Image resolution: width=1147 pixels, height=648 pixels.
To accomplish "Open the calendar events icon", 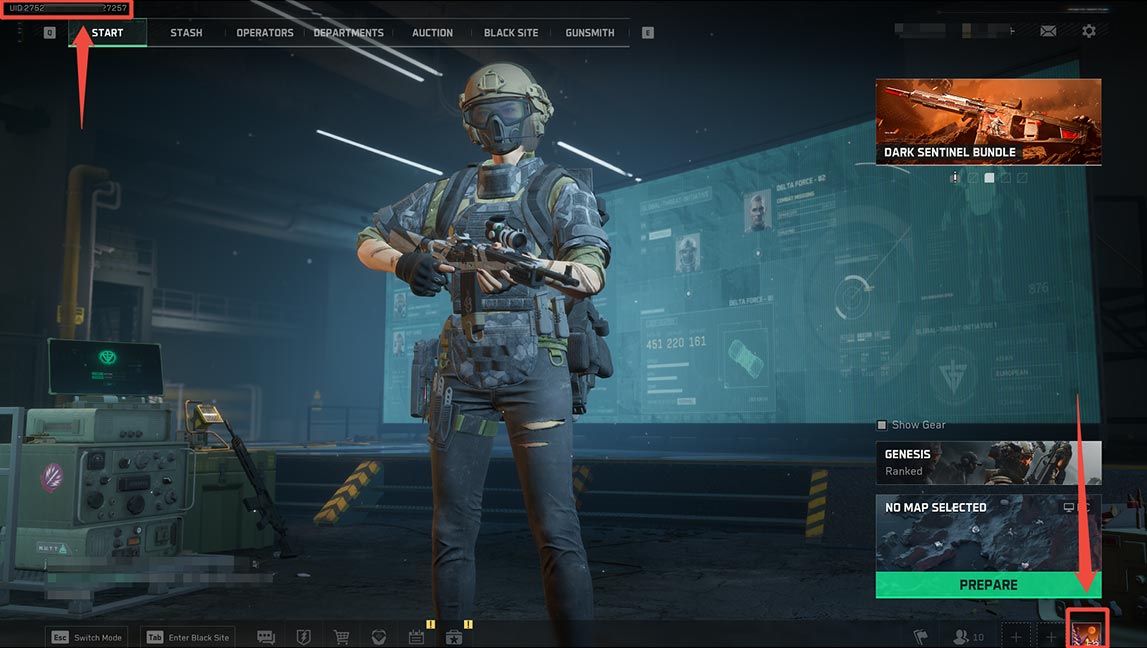I will point(416,637).
